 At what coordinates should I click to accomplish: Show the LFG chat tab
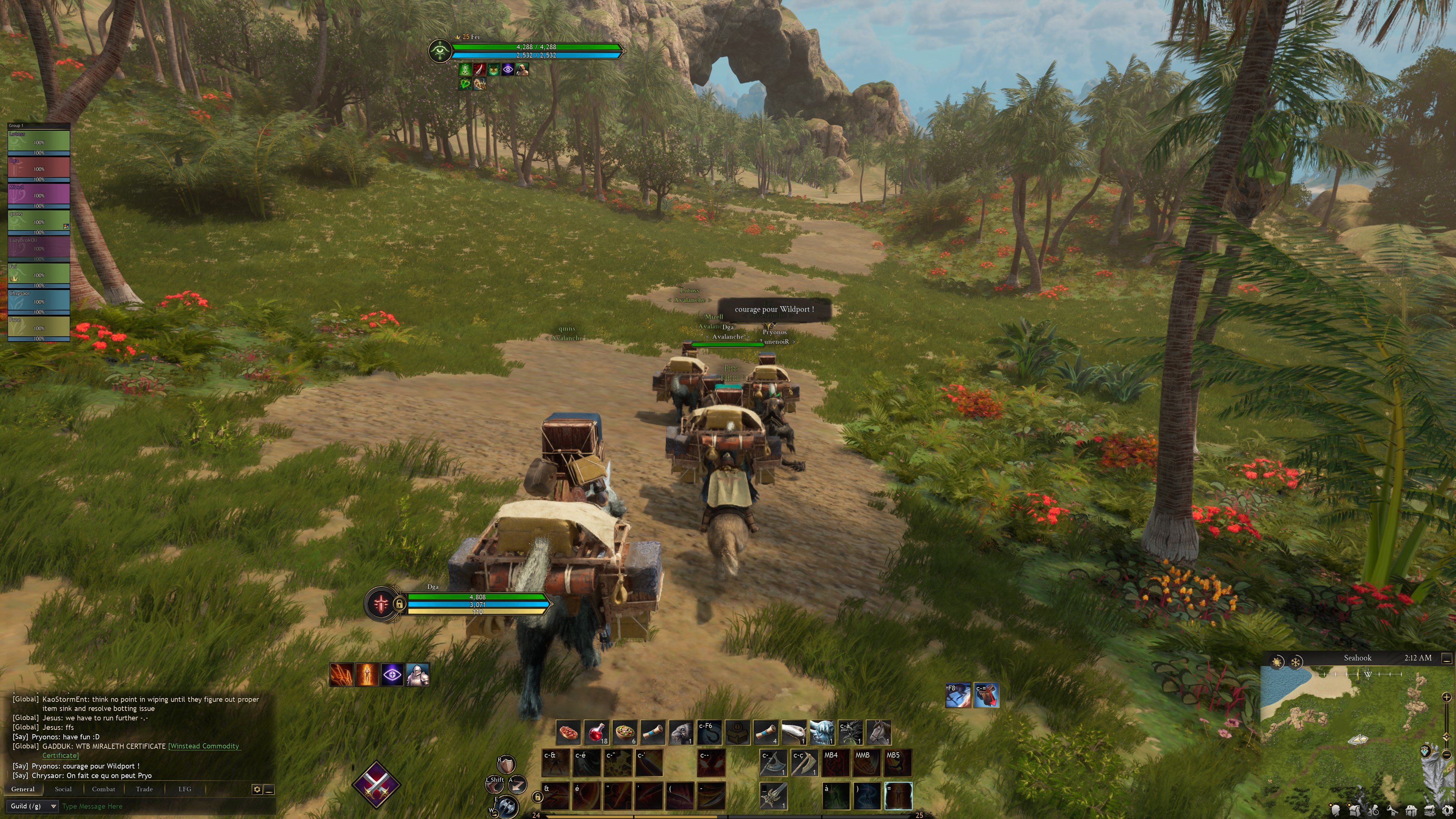[x=185, y=789]
